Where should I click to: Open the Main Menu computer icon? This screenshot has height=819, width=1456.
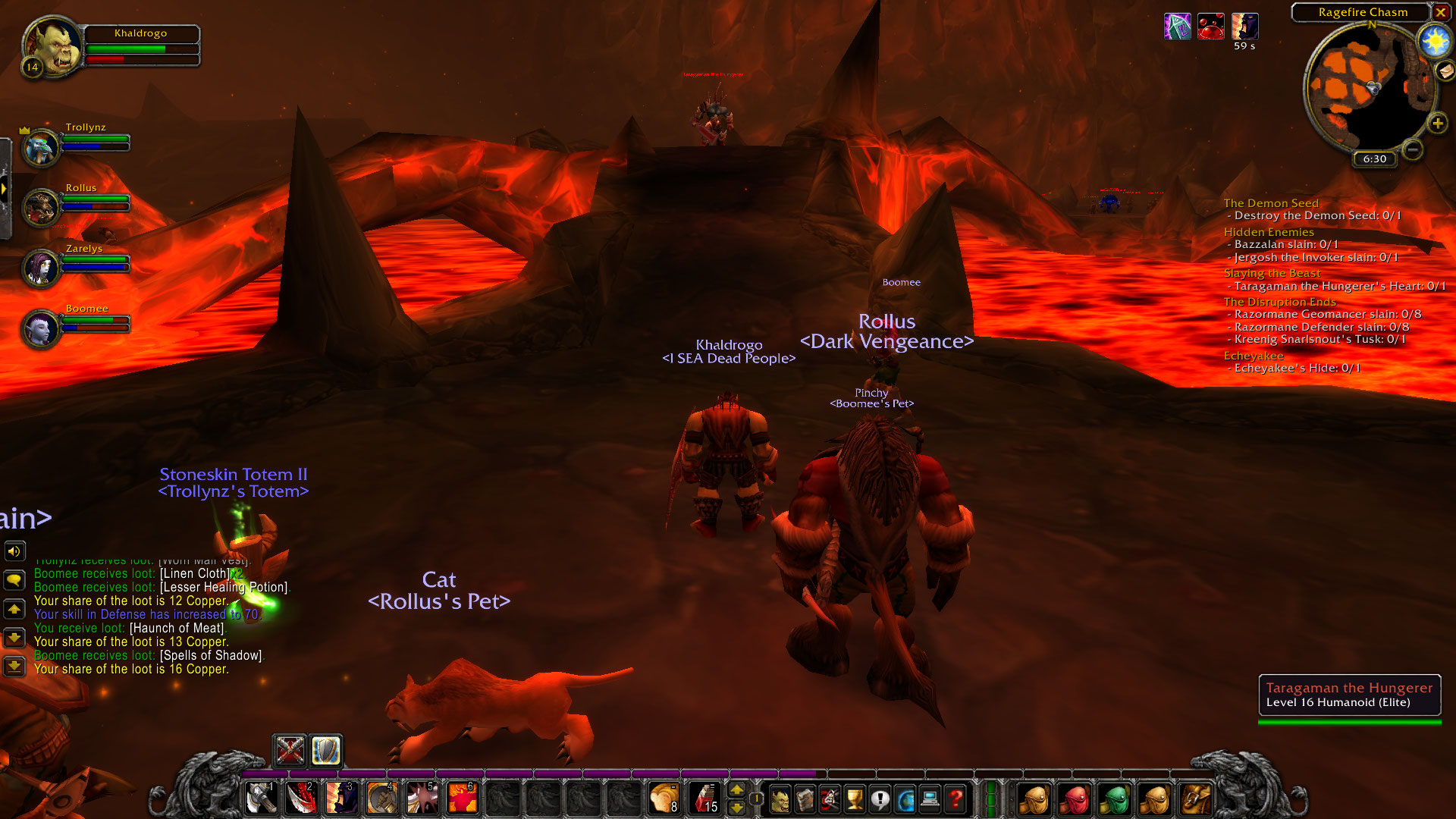[x=929, y=799]
